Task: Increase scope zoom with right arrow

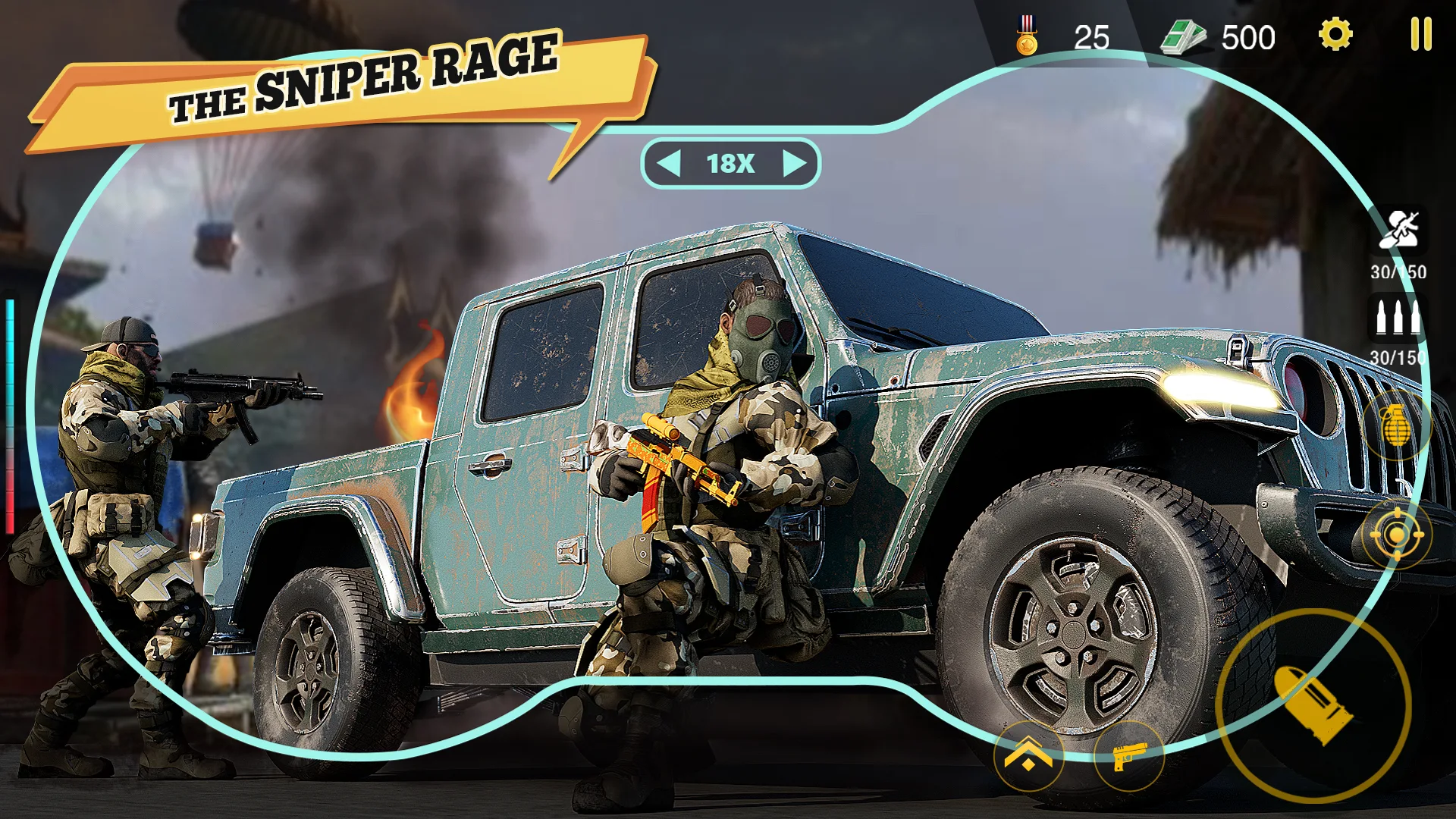Action: coord(793,163)
